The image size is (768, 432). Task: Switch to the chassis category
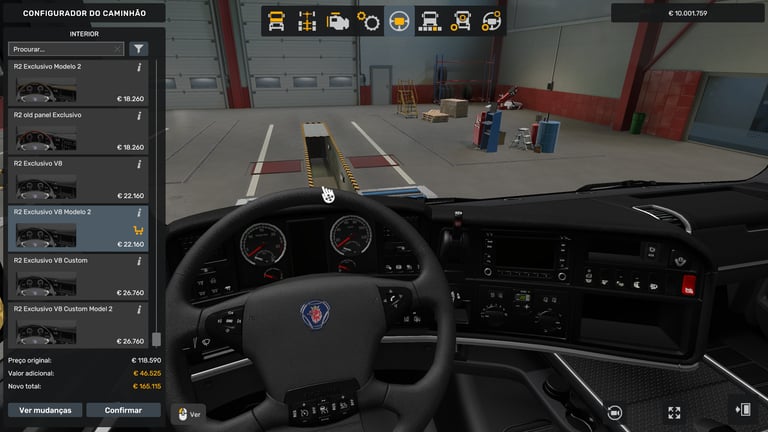(x=307, y=20)
